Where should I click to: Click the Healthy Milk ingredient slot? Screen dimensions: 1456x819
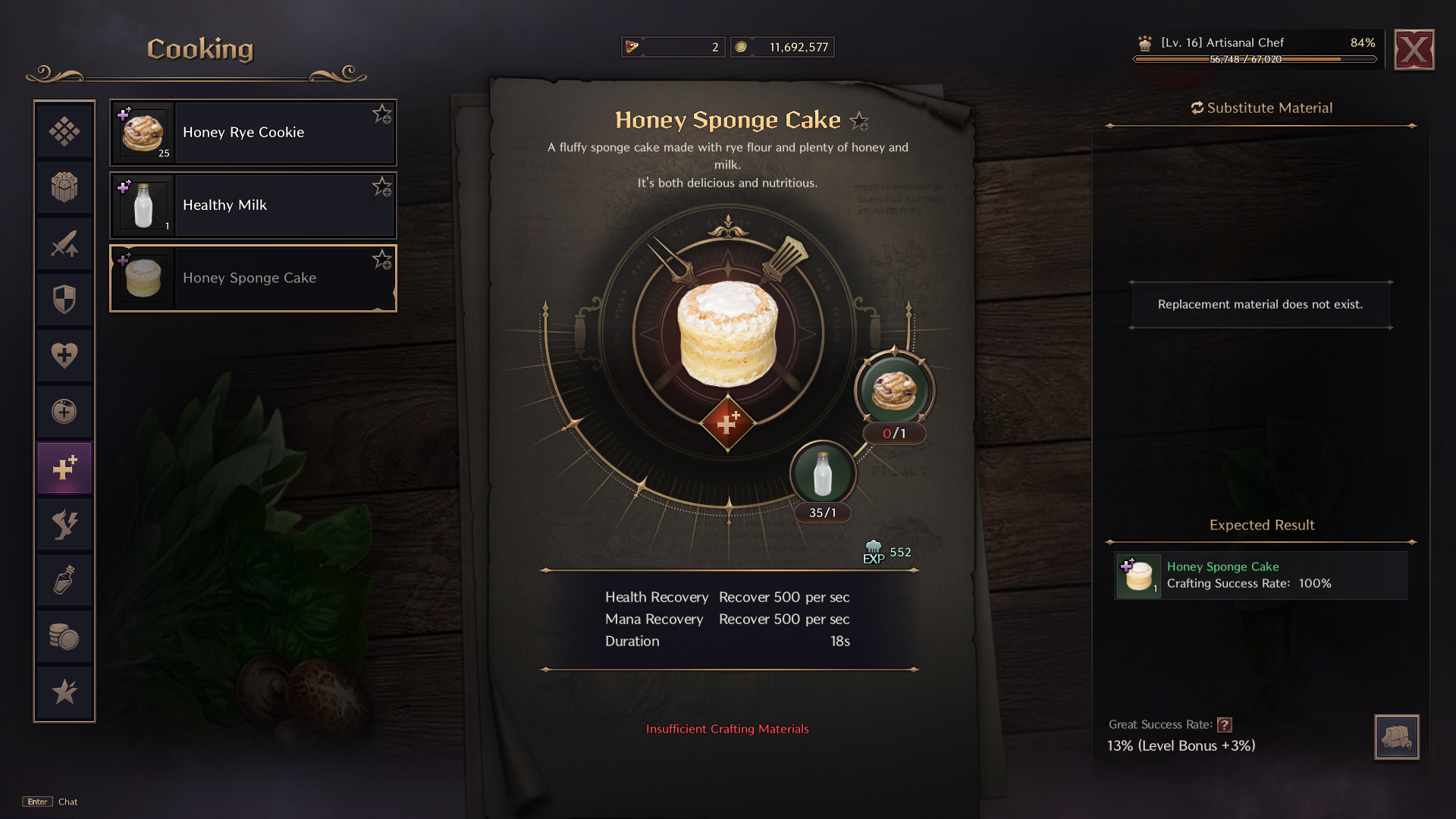[x=823, y=474]
